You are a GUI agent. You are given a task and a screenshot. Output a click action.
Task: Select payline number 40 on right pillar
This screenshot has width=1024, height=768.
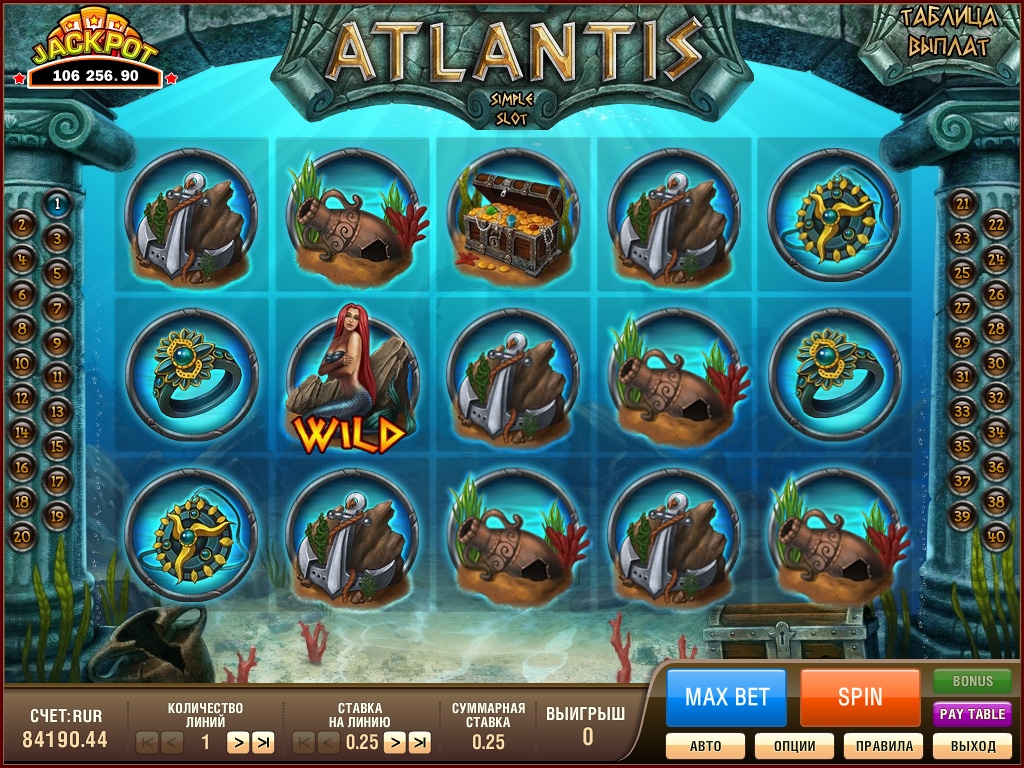click(996, 535)
